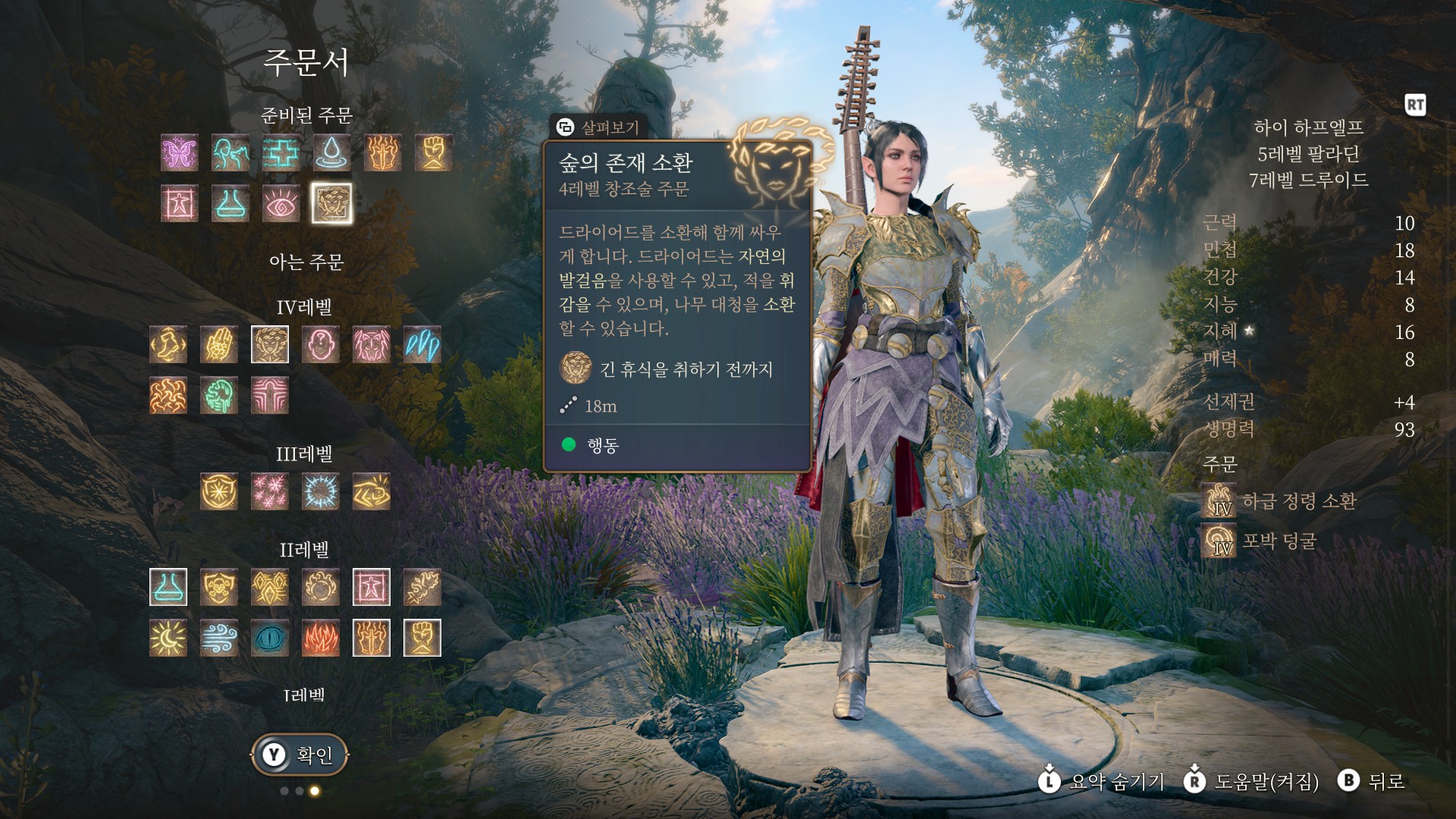This screenshot has height=819, width=1456.
Task: Select the pink butterfly prepared spell
Action: click(x=180, y=152)
